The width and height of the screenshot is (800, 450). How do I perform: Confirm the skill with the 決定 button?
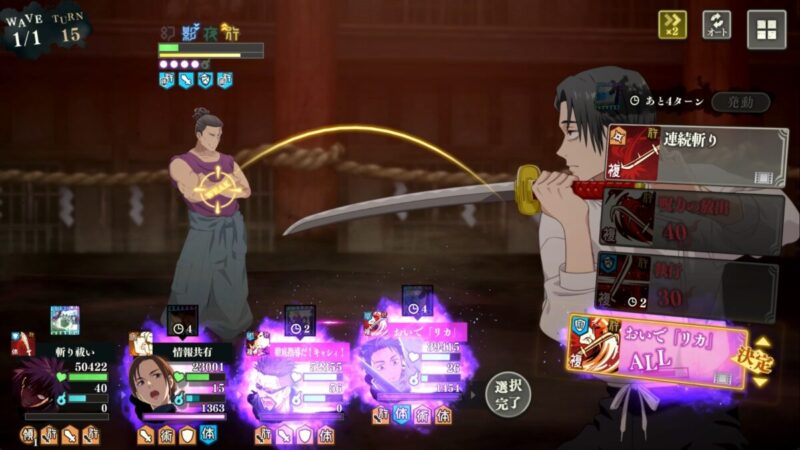tap(763, 355)
